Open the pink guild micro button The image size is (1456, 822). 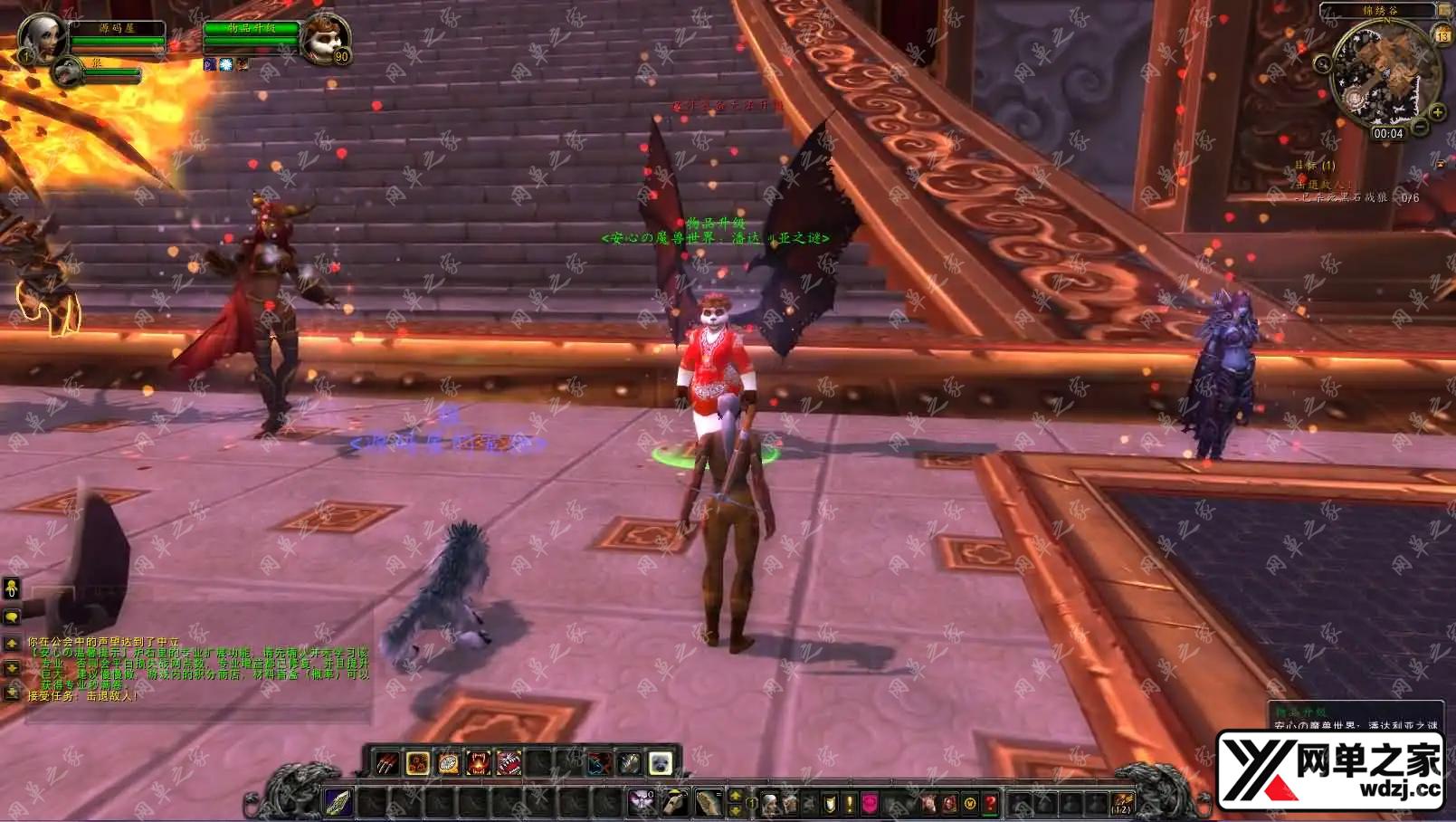870,803
